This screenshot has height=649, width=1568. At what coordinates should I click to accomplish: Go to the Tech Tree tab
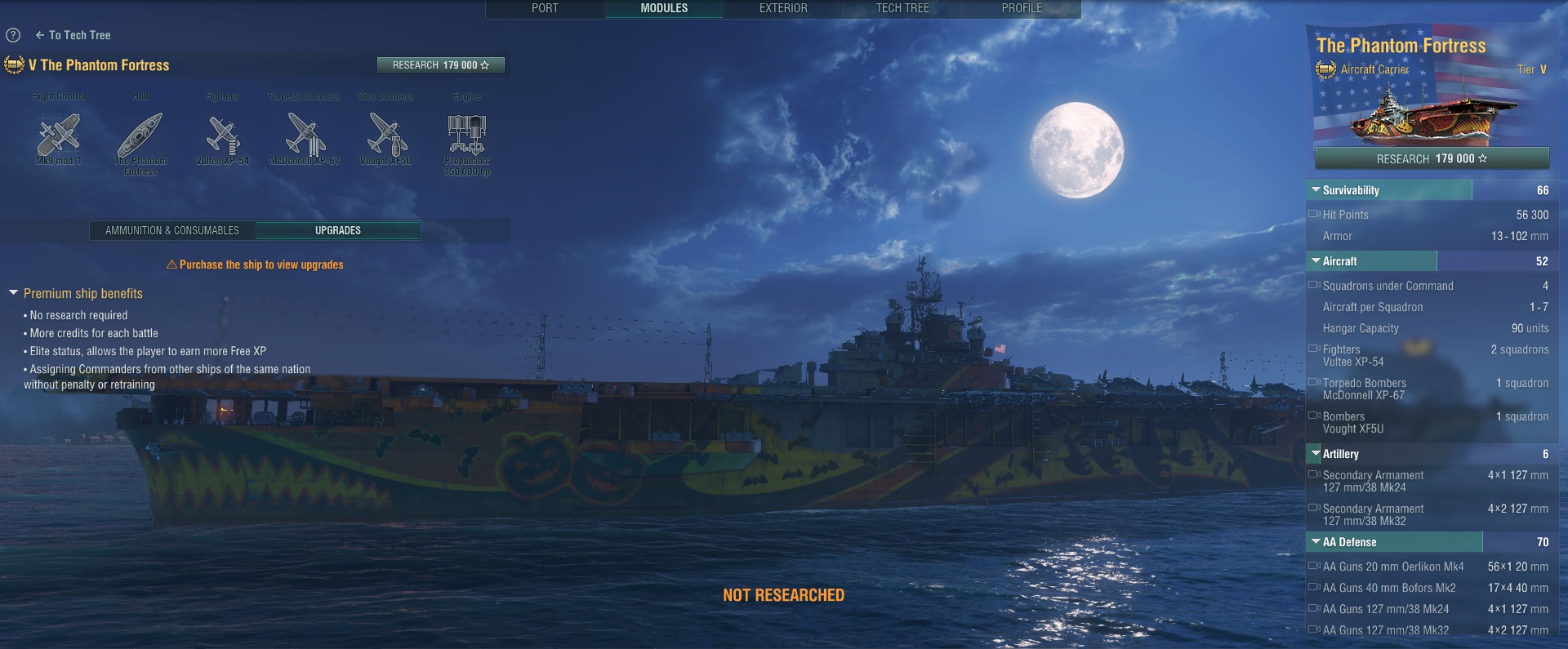coord(902,8)
